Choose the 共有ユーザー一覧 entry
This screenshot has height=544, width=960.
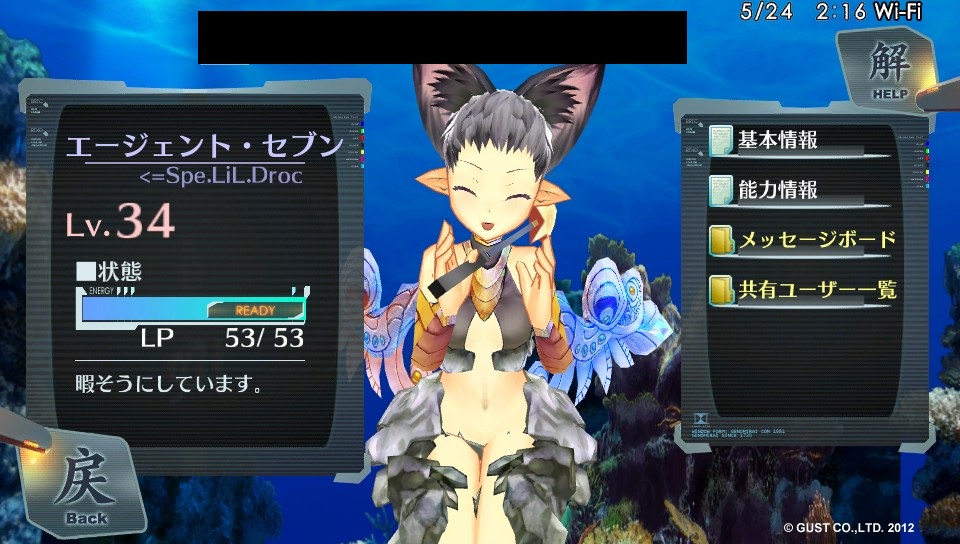point(801,291)
